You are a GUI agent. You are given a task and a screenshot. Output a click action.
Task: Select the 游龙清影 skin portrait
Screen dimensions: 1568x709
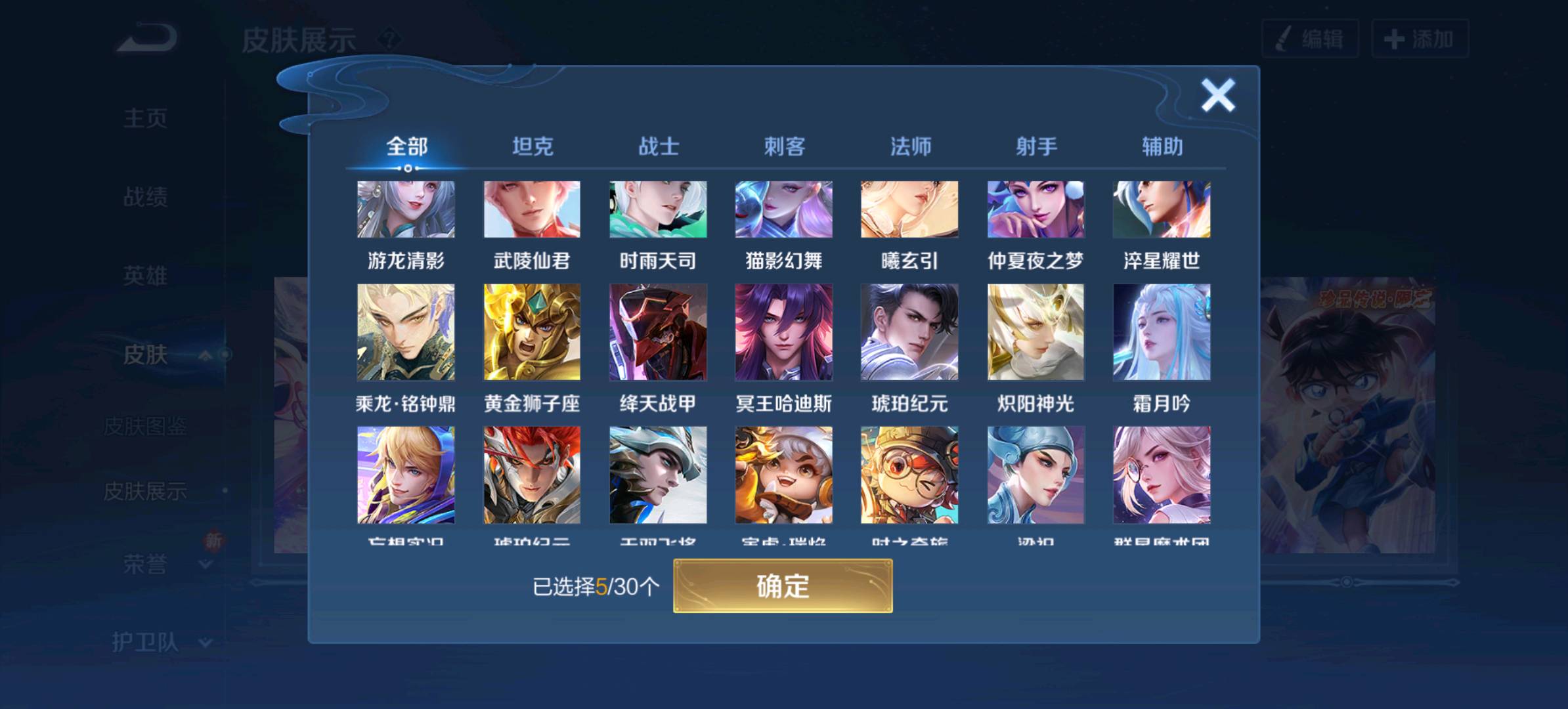pyautogui.click(x=406, y=209)
